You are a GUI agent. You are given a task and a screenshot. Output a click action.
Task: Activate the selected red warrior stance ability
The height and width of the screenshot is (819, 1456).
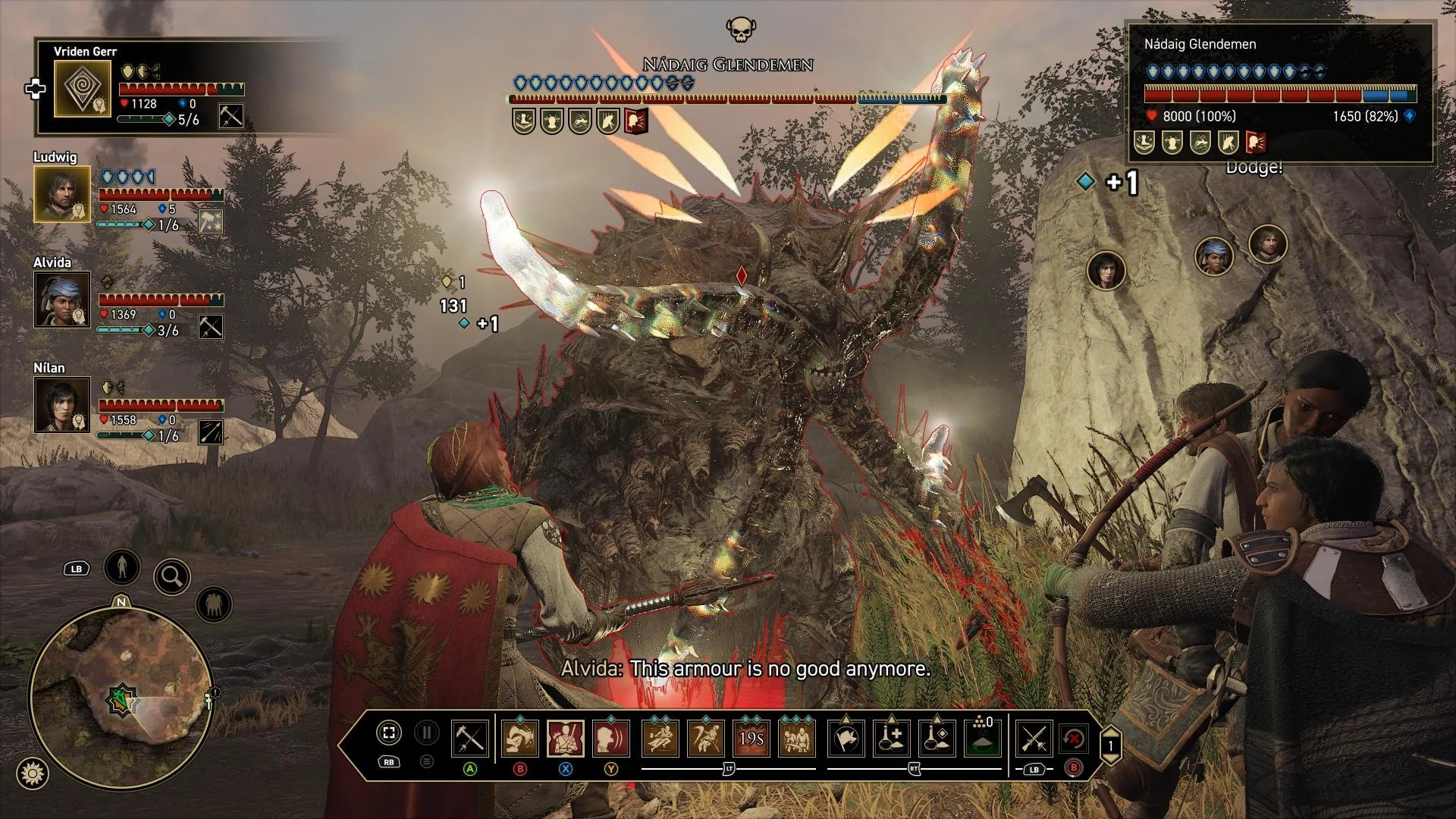coord(566,738)
